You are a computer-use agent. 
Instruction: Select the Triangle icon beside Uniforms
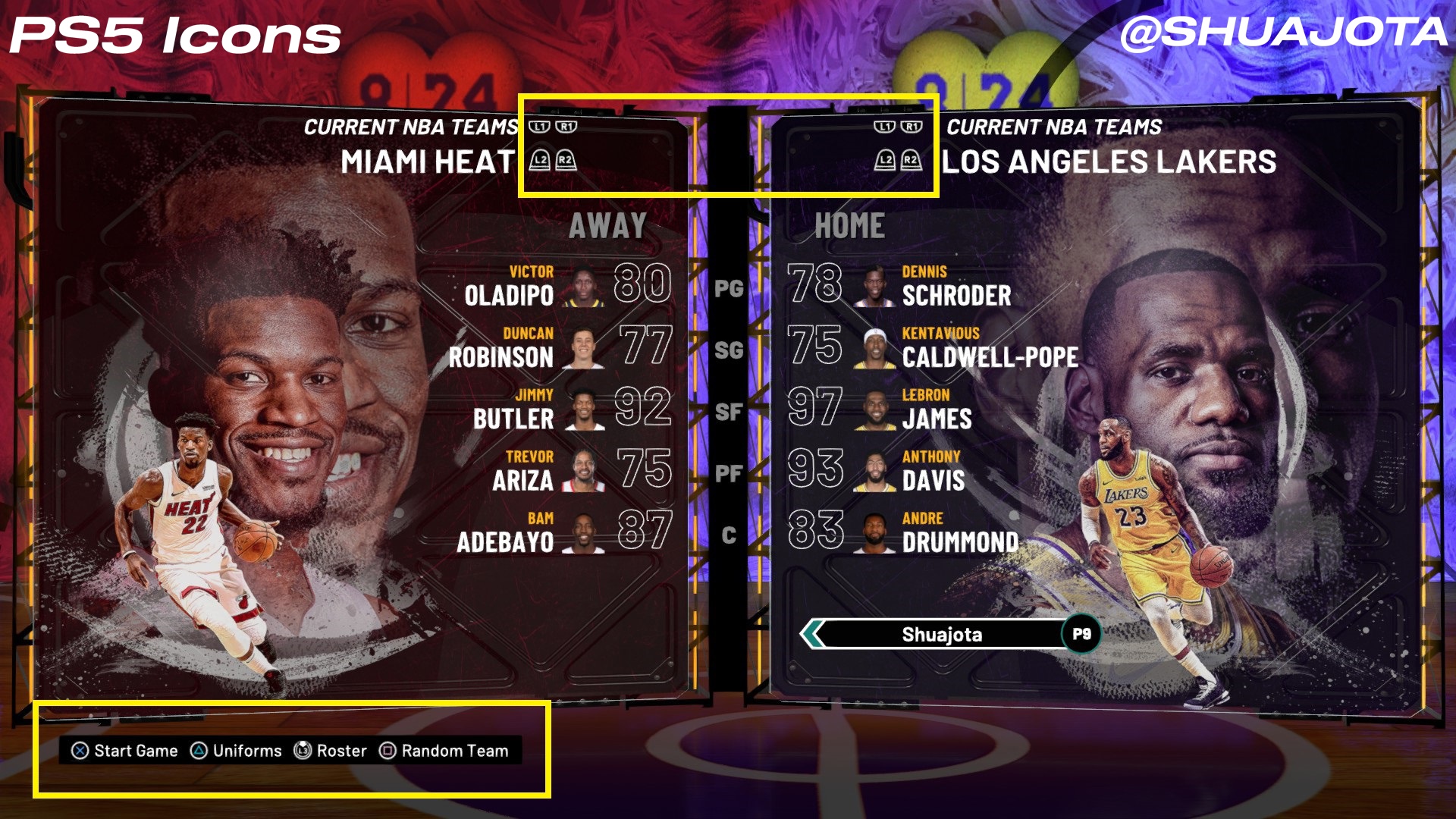pos(197,751)
